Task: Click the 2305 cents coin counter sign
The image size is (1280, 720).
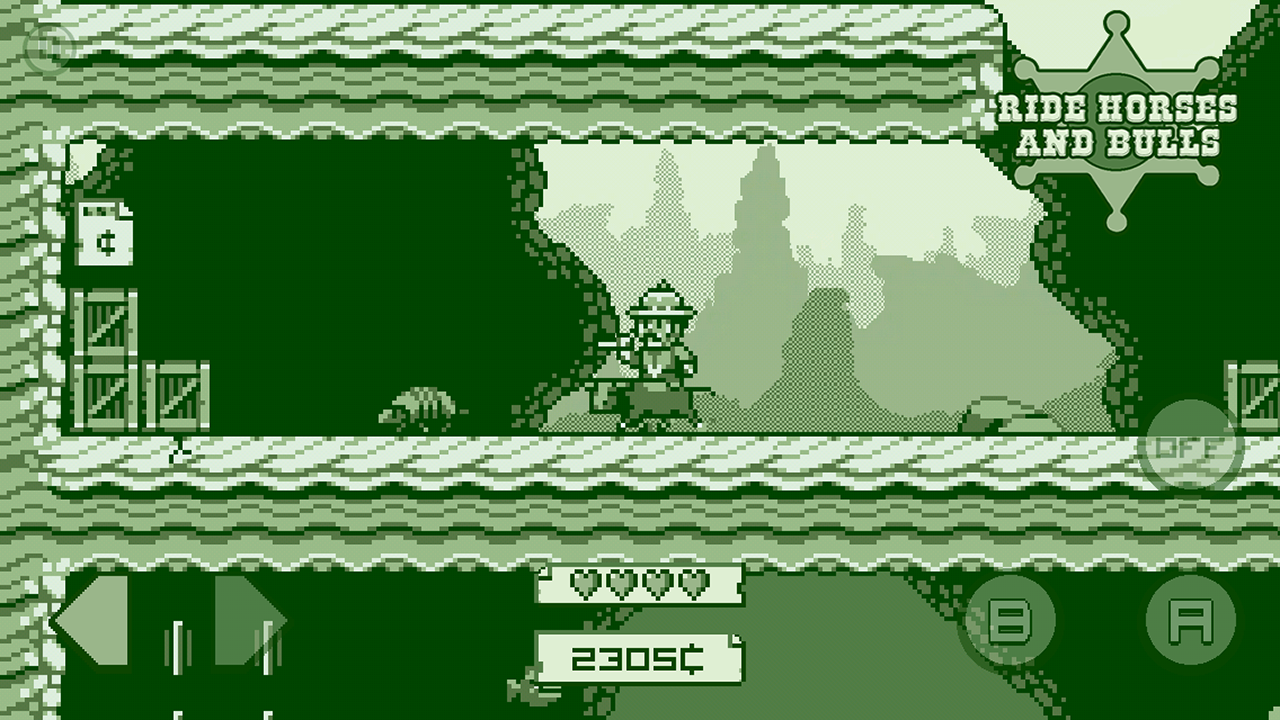Action: (640, 657)
